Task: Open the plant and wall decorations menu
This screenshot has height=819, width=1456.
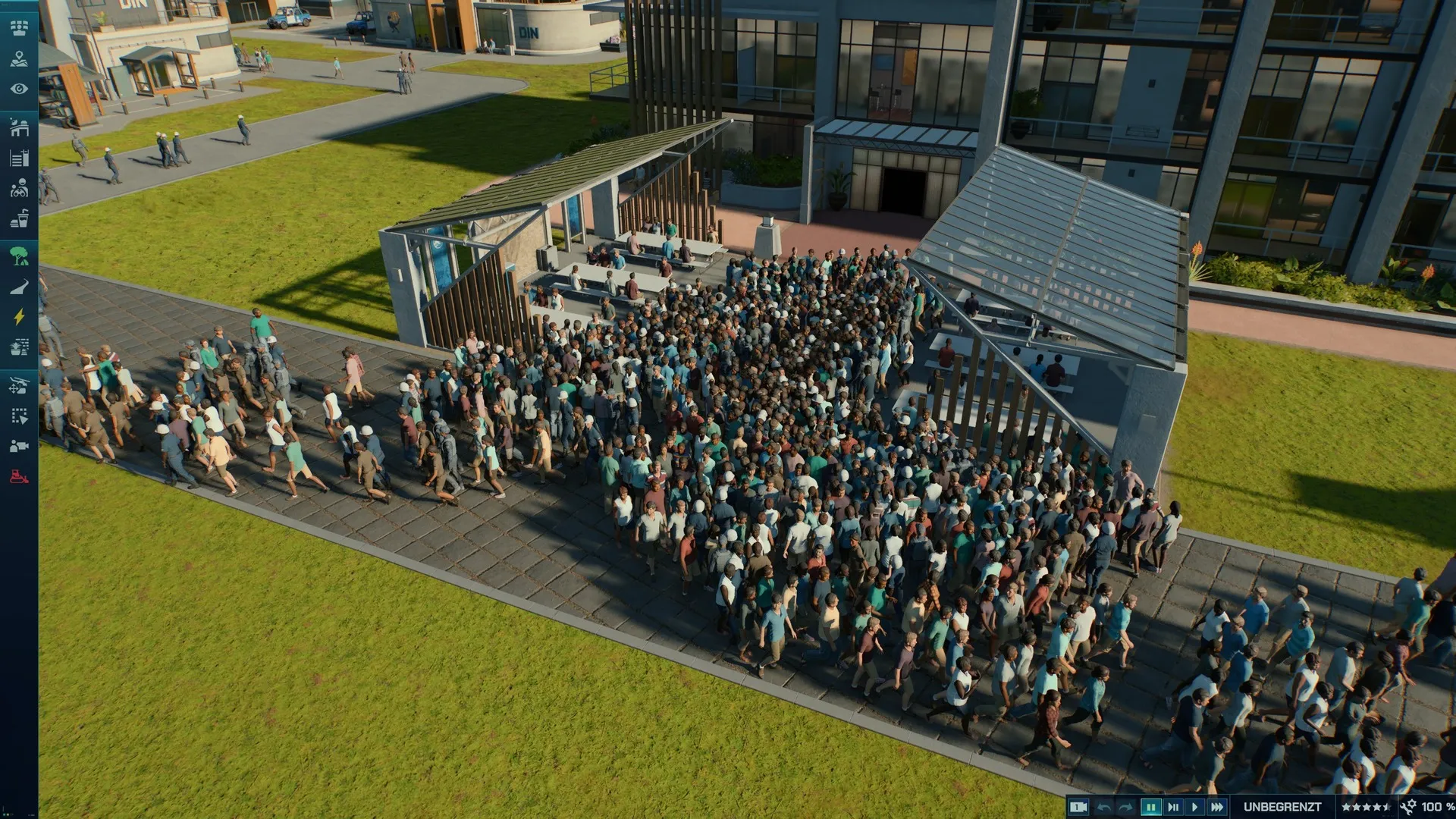Action: [19, 347]
